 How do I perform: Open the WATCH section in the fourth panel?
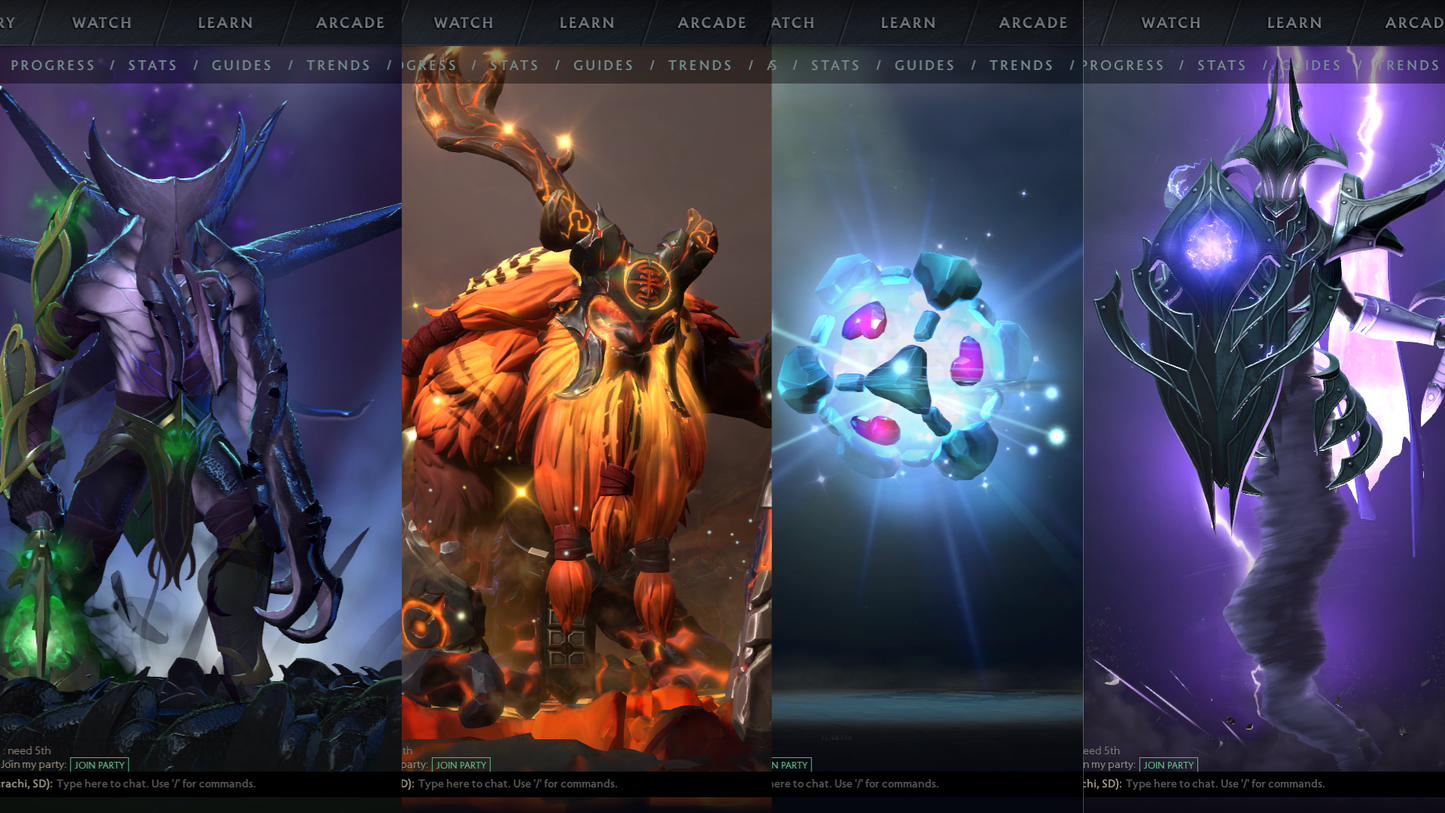[1170, 22]
